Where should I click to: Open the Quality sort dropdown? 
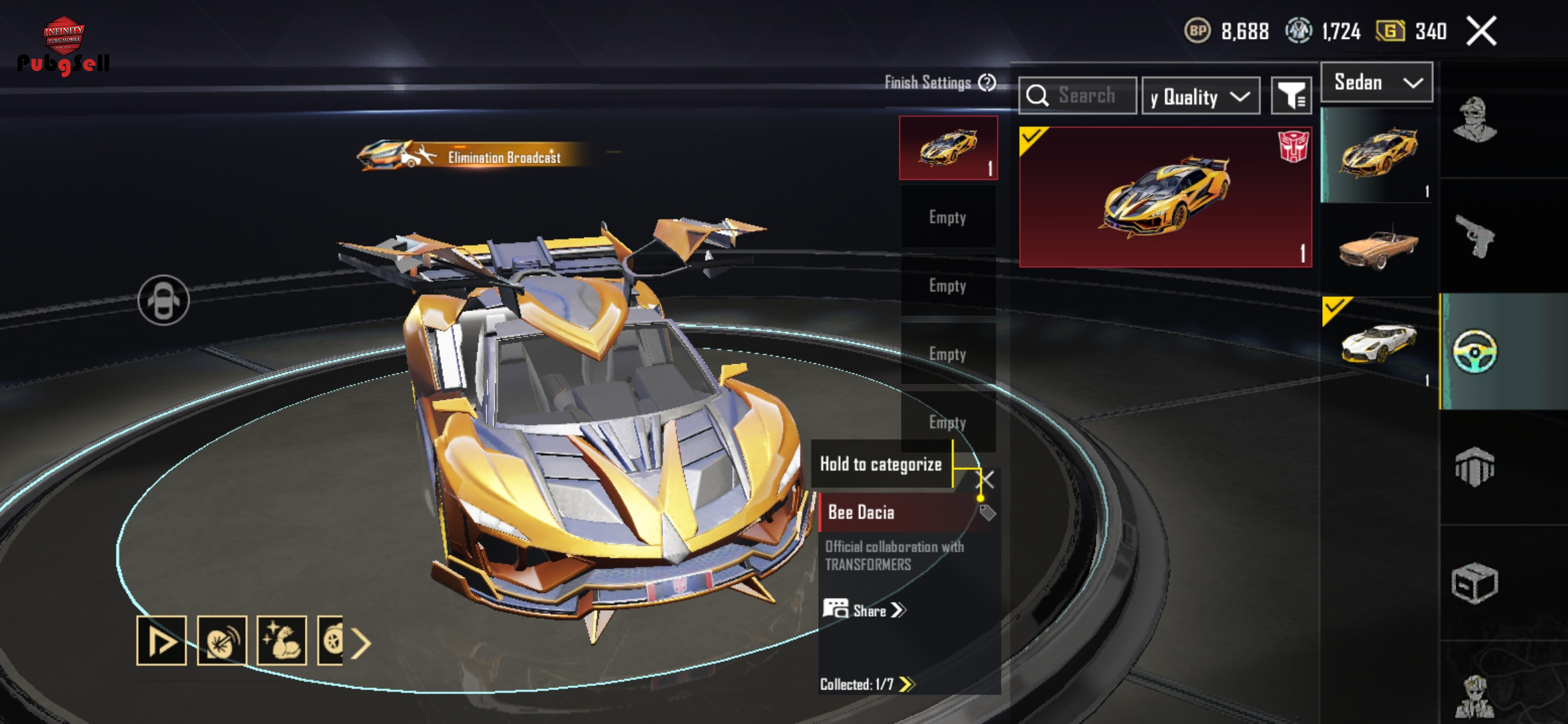1200,97
